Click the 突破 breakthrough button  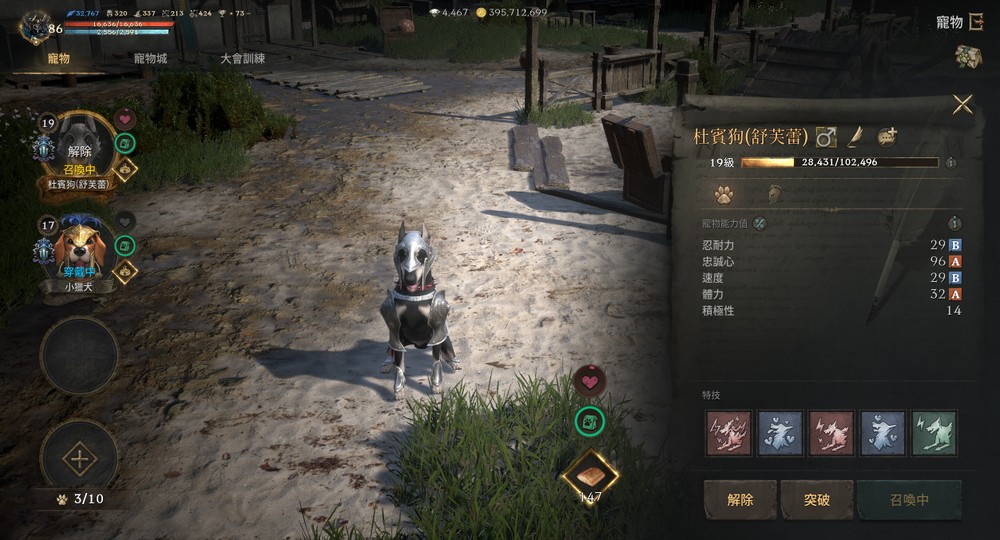tap(817, 500)
